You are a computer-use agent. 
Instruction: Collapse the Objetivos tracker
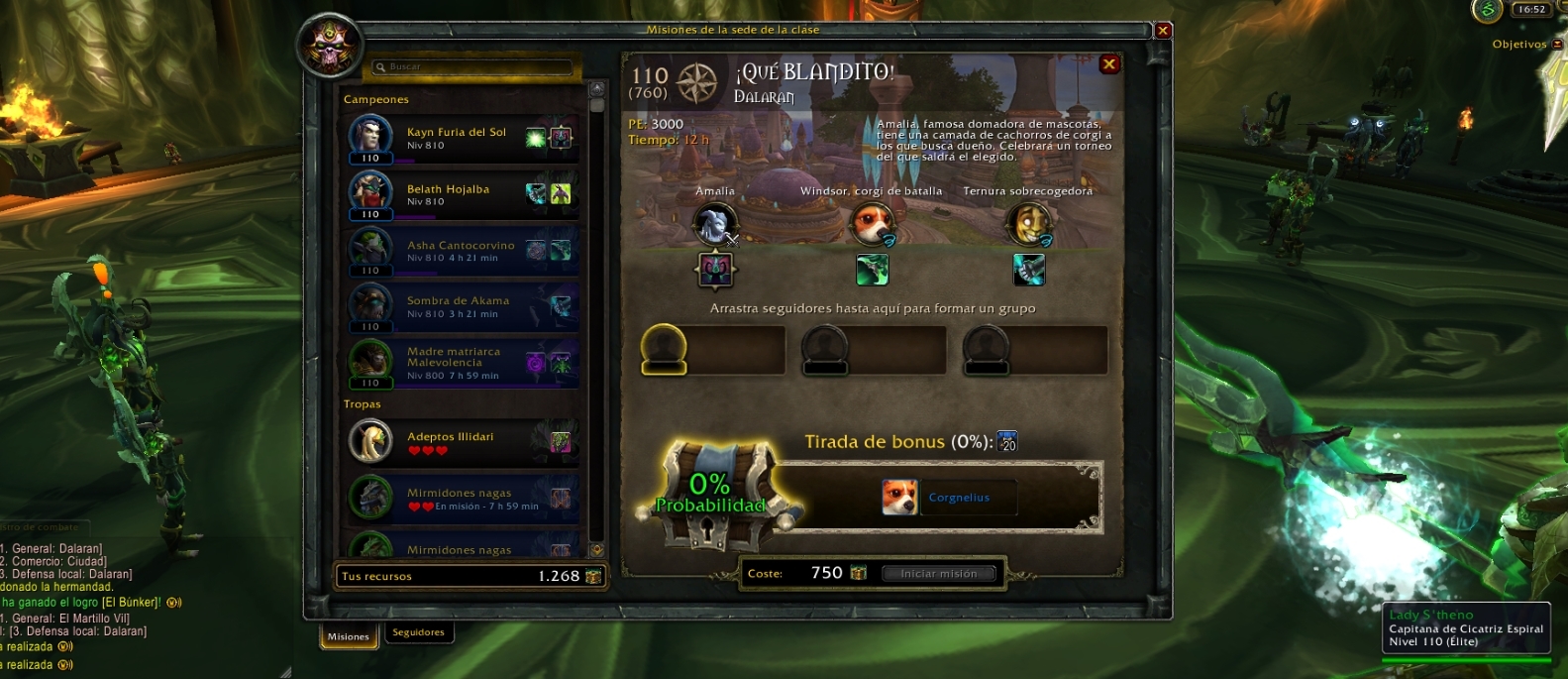(x=1556, y=45)
